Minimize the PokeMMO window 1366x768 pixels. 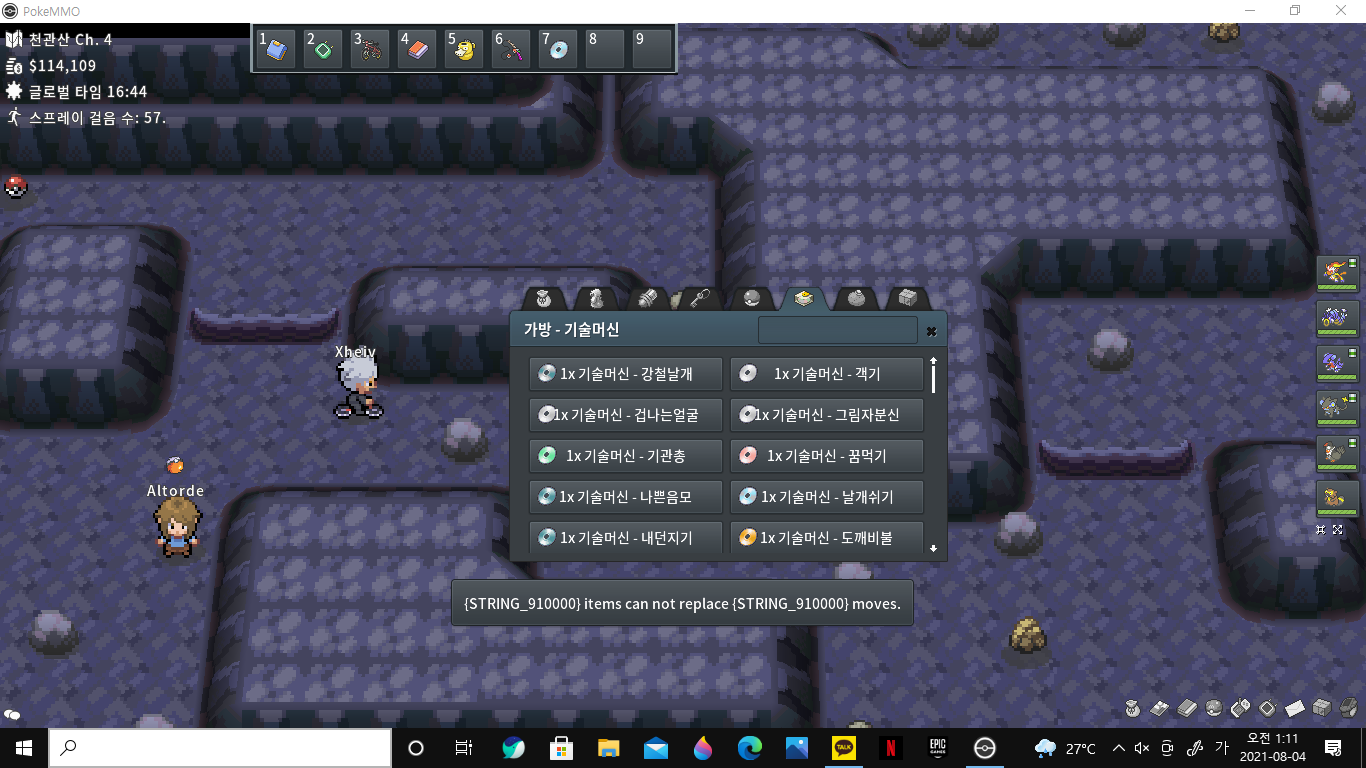1249,11
